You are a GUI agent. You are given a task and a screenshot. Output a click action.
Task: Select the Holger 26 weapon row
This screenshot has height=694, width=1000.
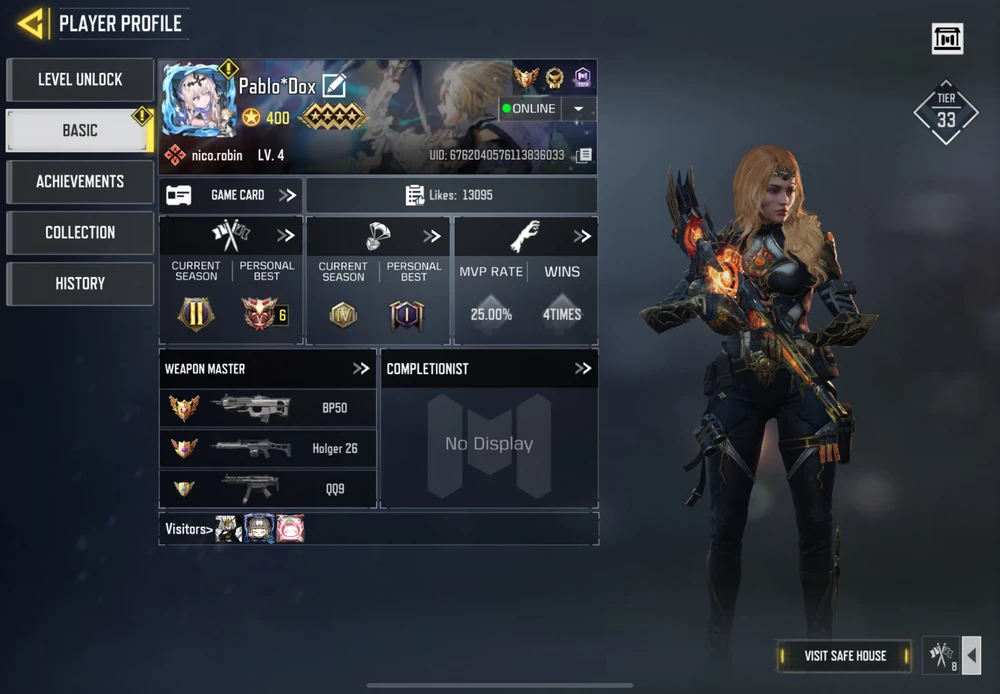(268, 448)
